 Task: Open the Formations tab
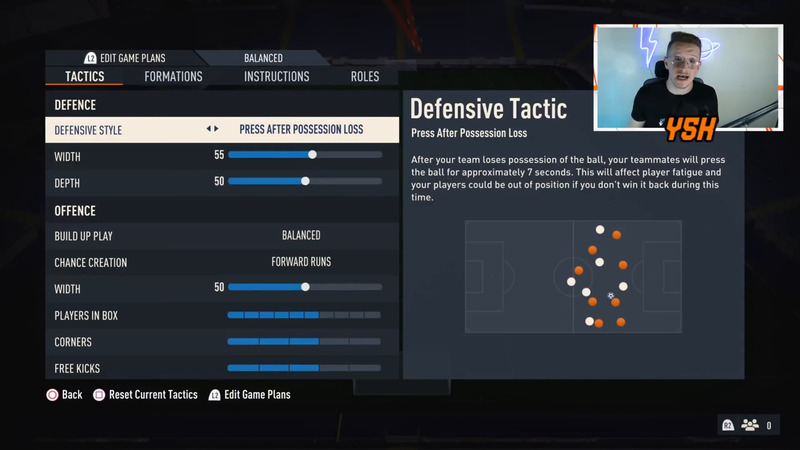tap(173, 77)
